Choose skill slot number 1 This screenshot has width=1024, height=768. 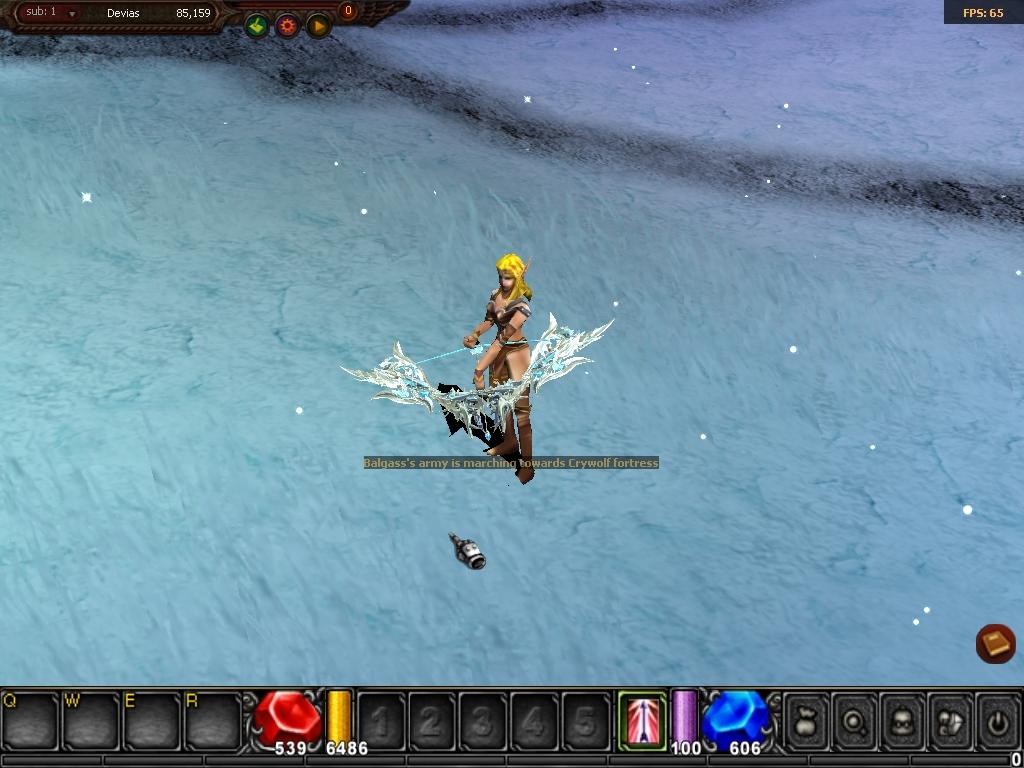[381, 720]
